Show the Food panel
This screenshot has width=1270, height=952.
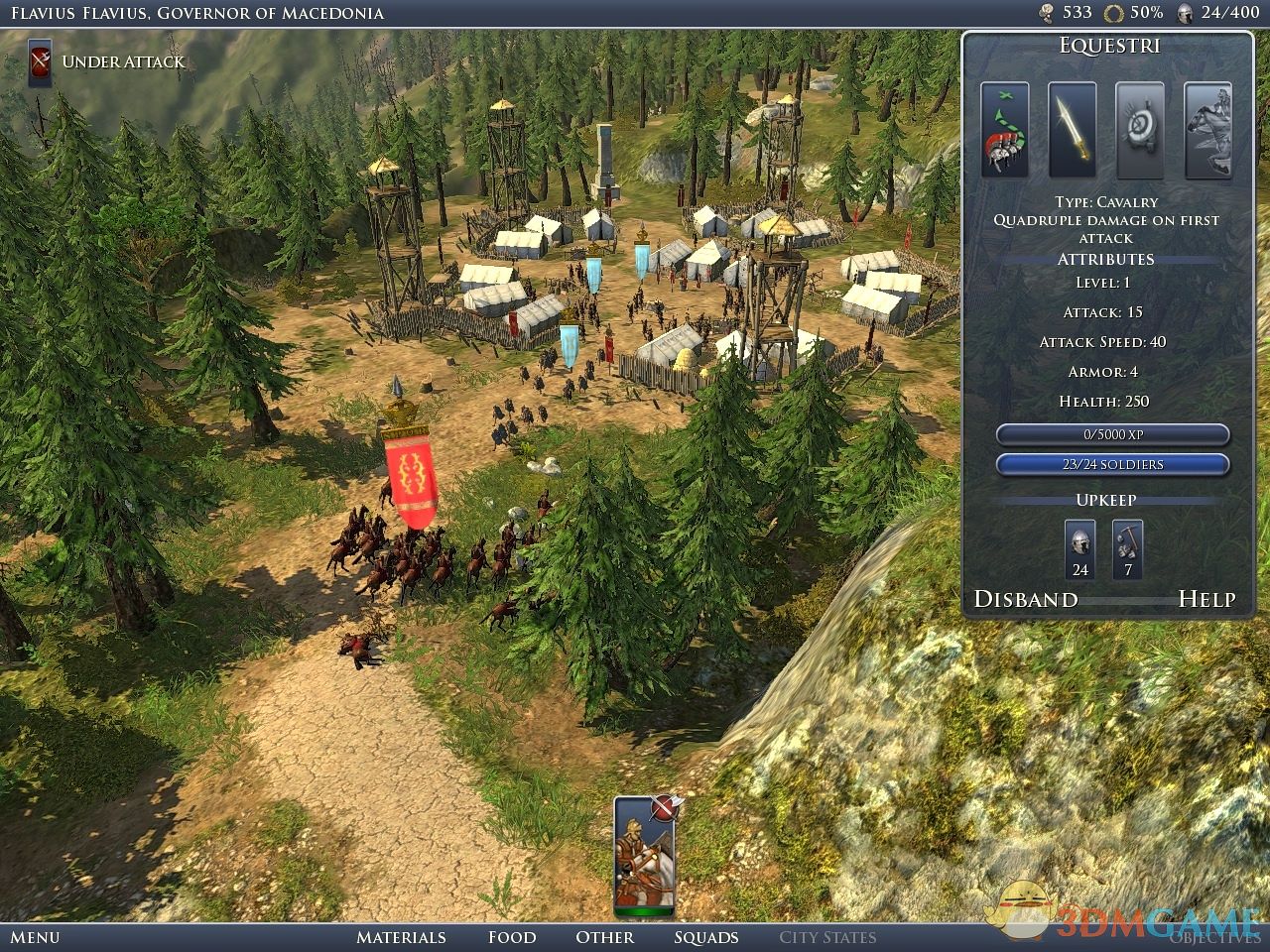[x=512, y=937]
